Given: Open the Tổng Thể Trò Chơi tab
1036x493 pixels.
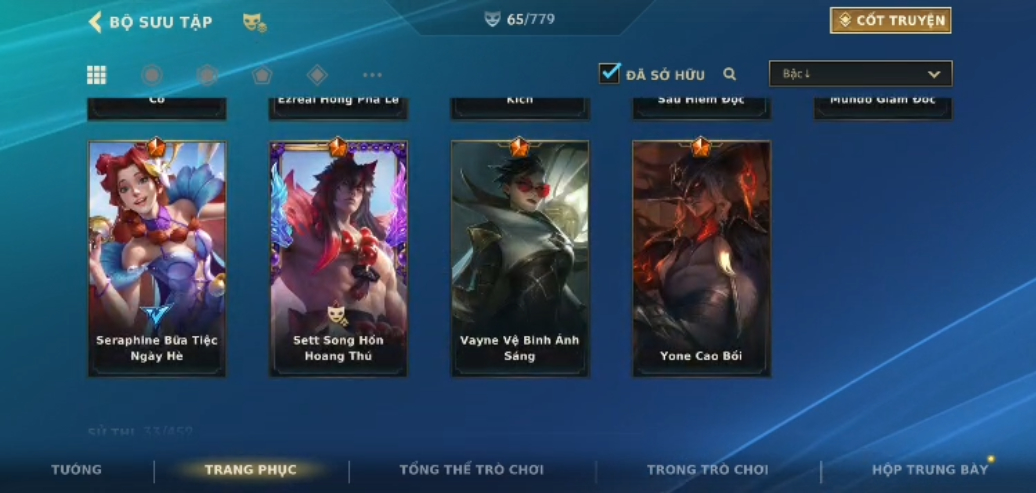Looking at the screenshot, I should [x=471, y=470].
